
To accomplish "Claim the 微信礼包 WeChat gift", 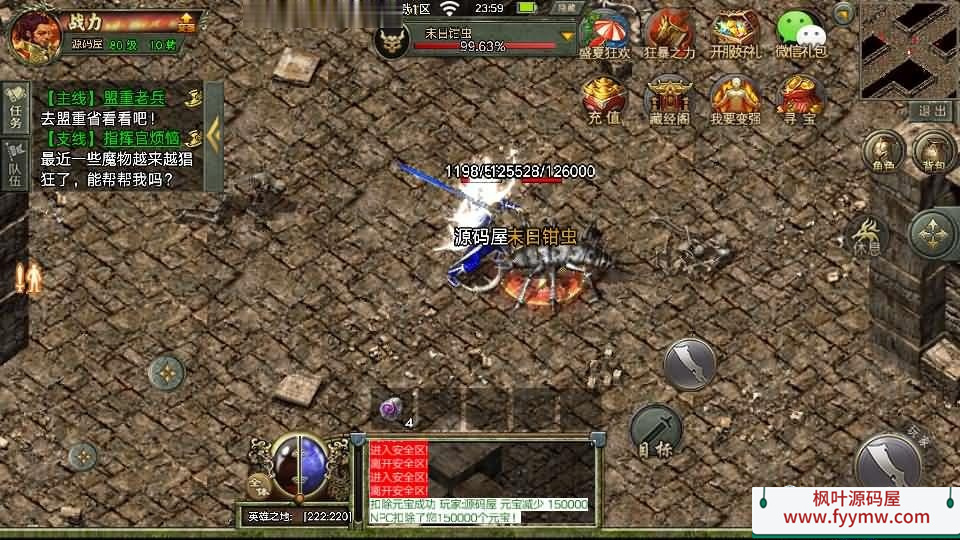I will tap(800, 35).
